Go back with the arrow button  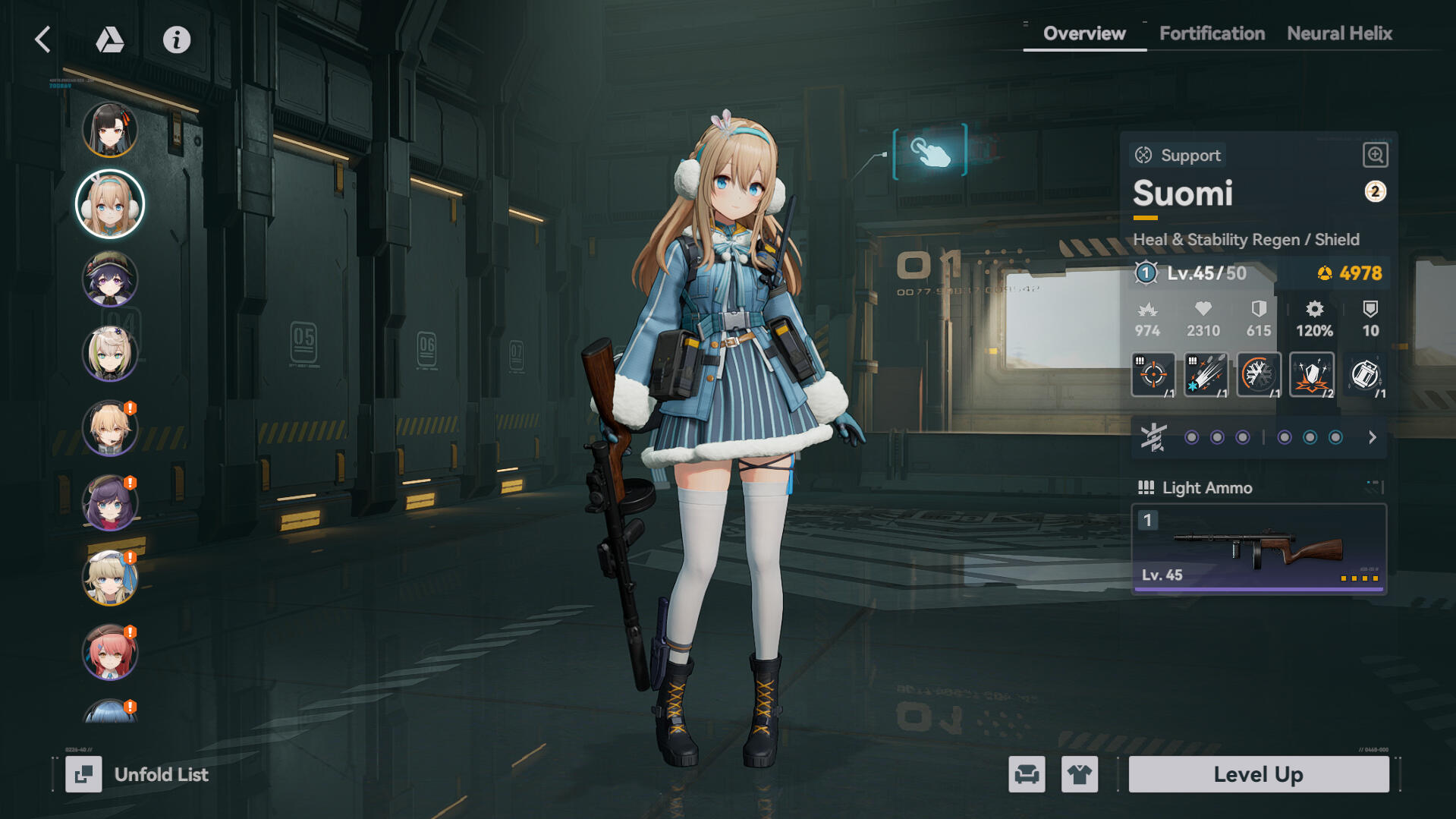pyautogui.click(x=43, y=39)
